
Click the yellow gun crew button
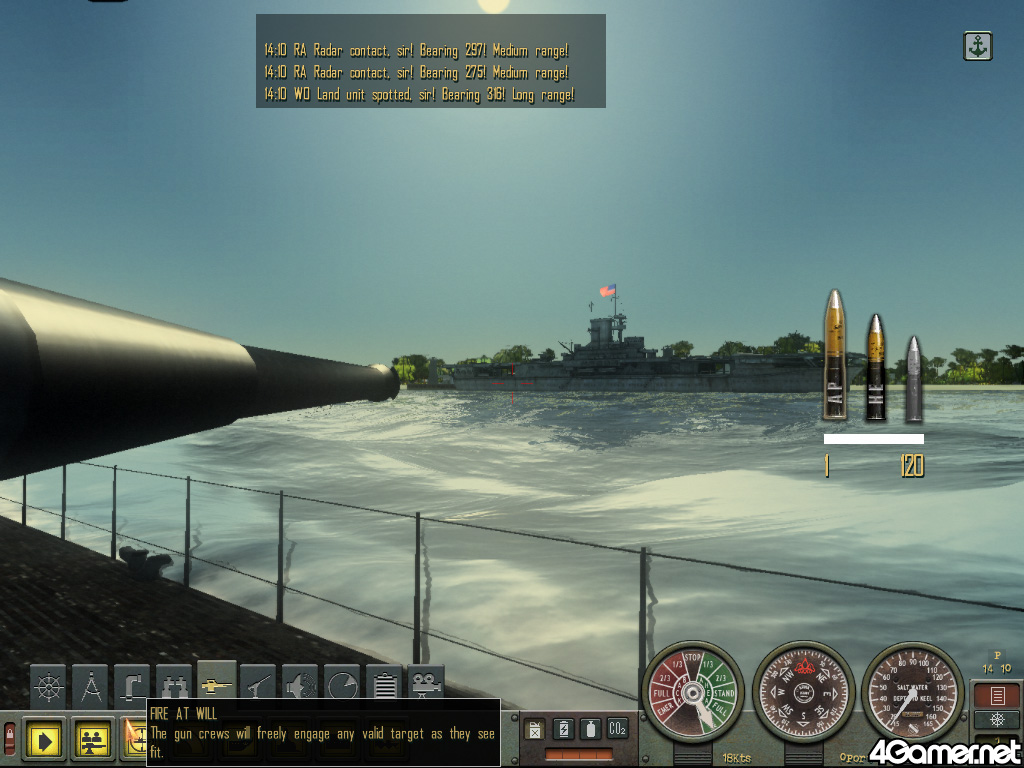pyautogui.click(x=92, y=741)
